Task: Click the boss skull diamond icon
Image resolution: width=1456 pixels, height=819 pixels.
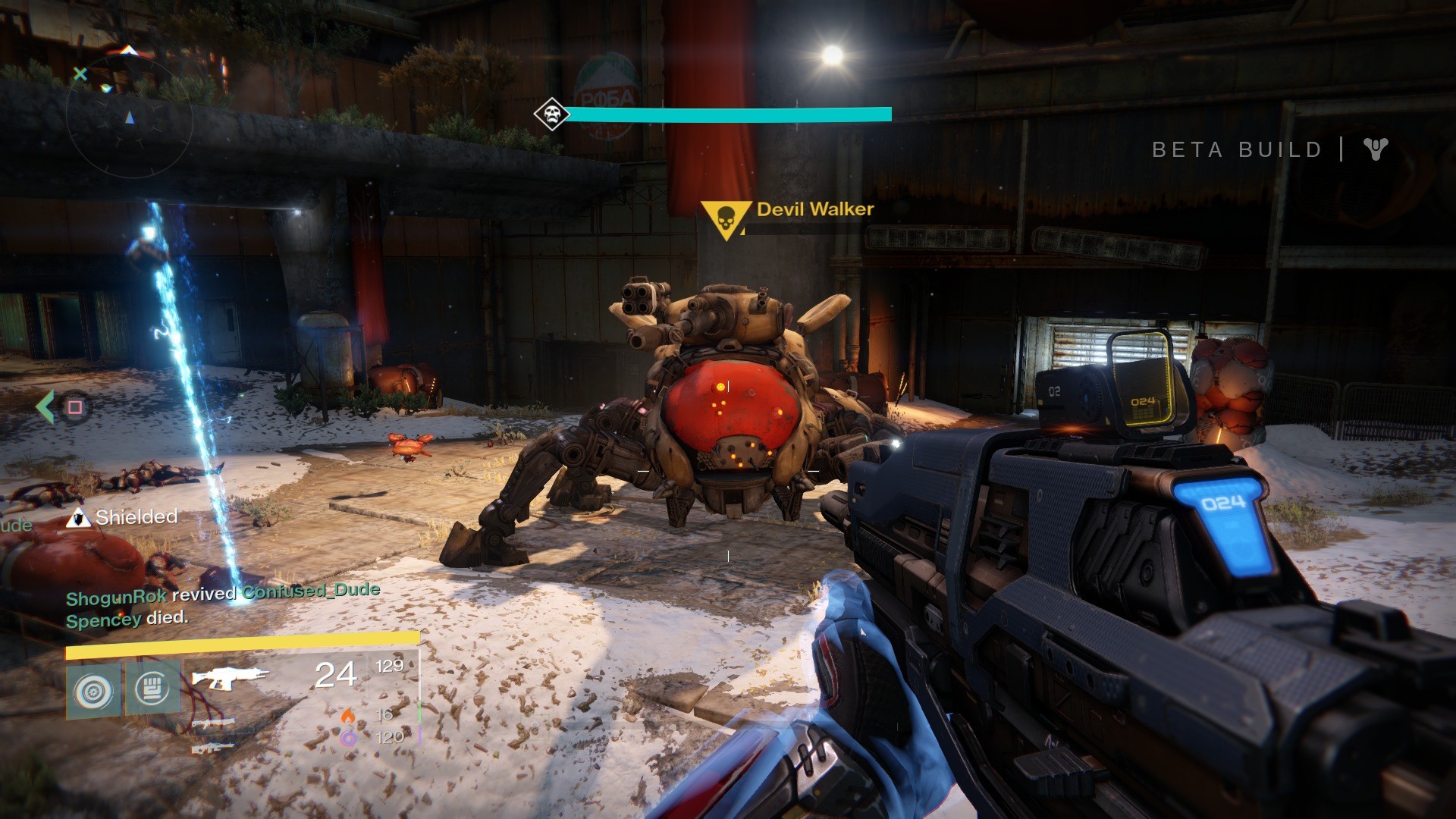Action: click(551, 115)
